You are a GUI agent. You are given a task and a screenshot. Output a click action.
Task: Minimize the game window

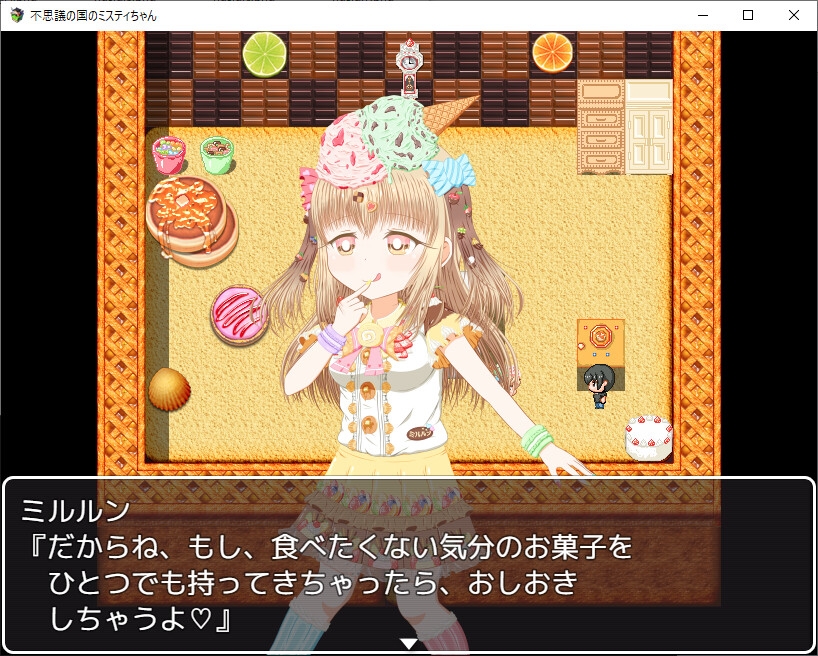point(702,15)
